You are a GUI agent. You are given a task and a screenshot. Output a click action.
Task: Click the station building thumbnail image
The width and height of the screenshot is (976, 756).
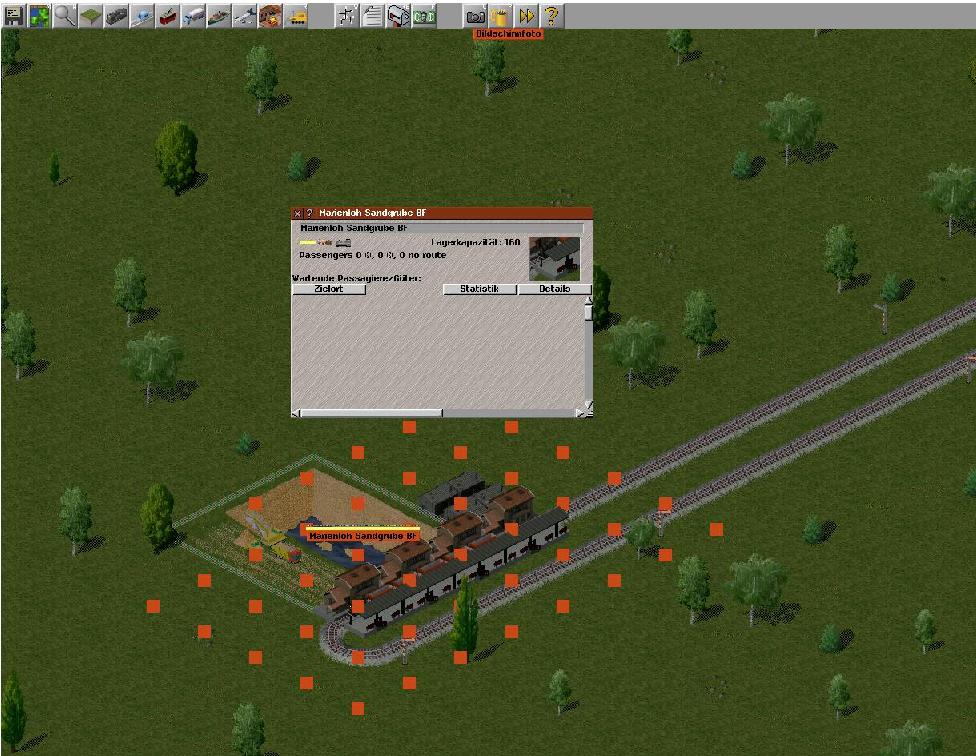coord(554,258)
